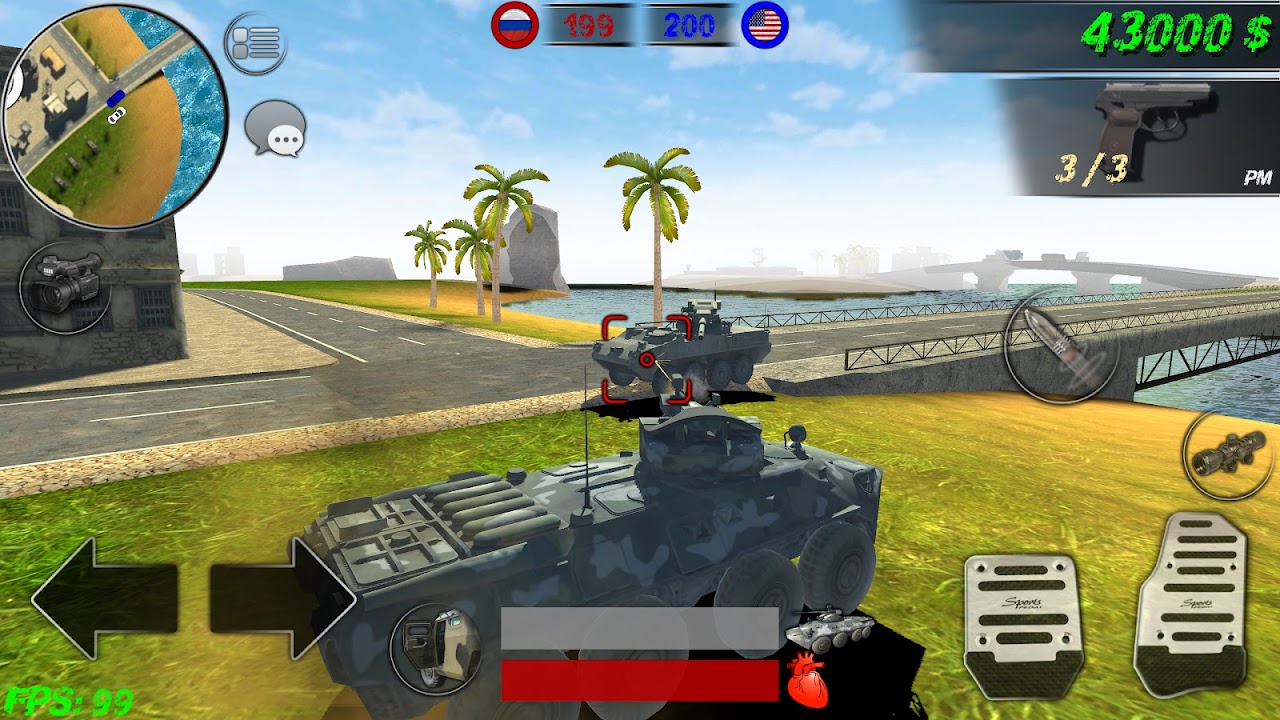Open the list menu button
The height and width of the screenshot is (720, 1280).
255,44
